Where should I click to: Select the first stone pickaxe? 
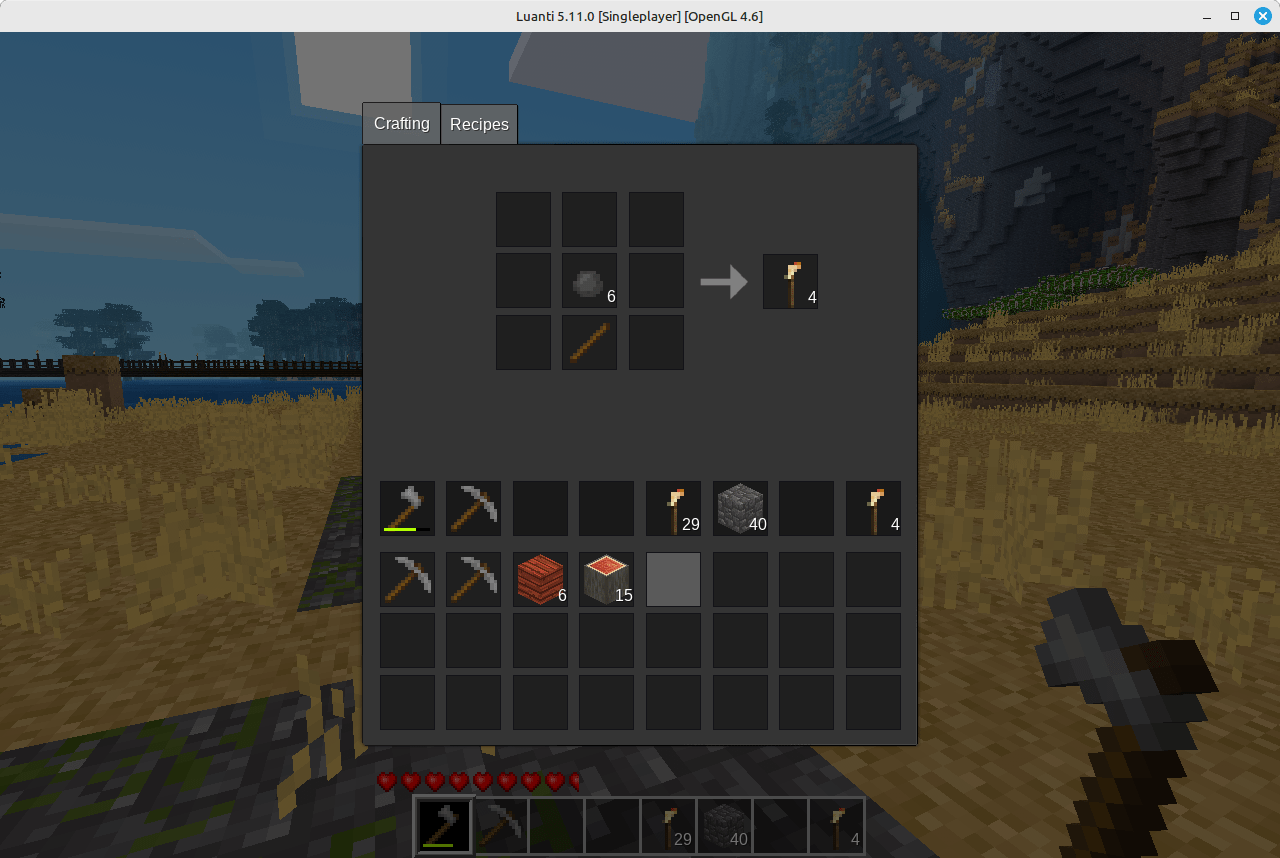[407, 579]
